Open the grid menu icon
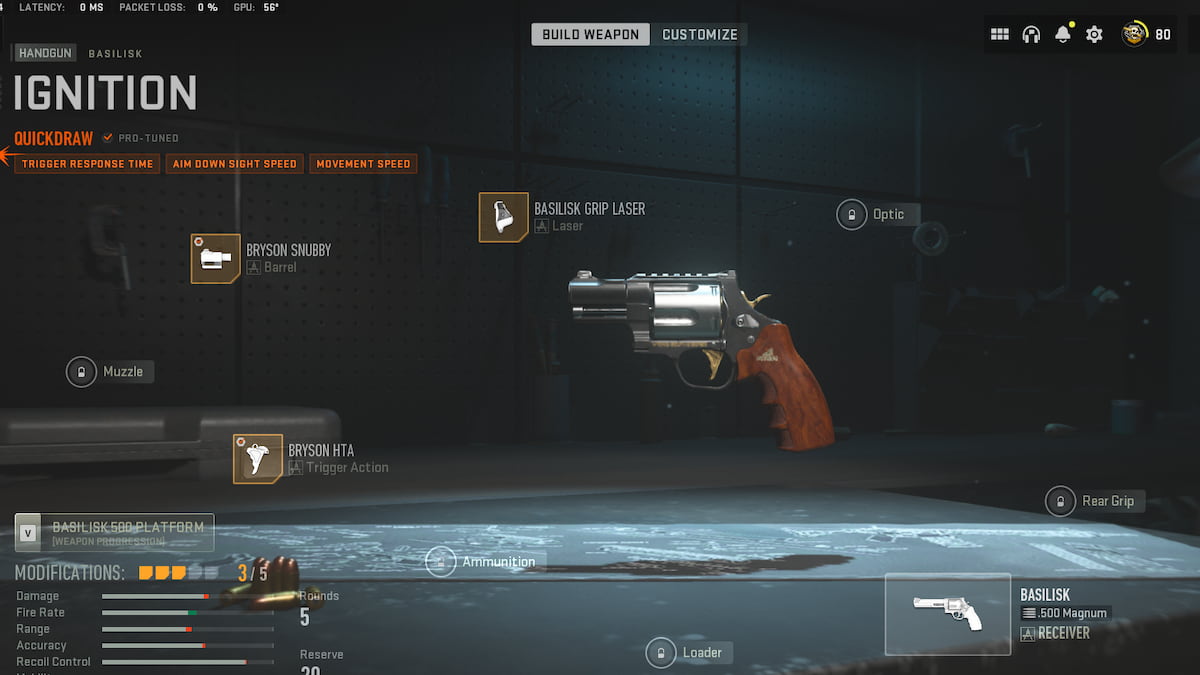The image size is (1200, 675). click(x=999, y=34)
